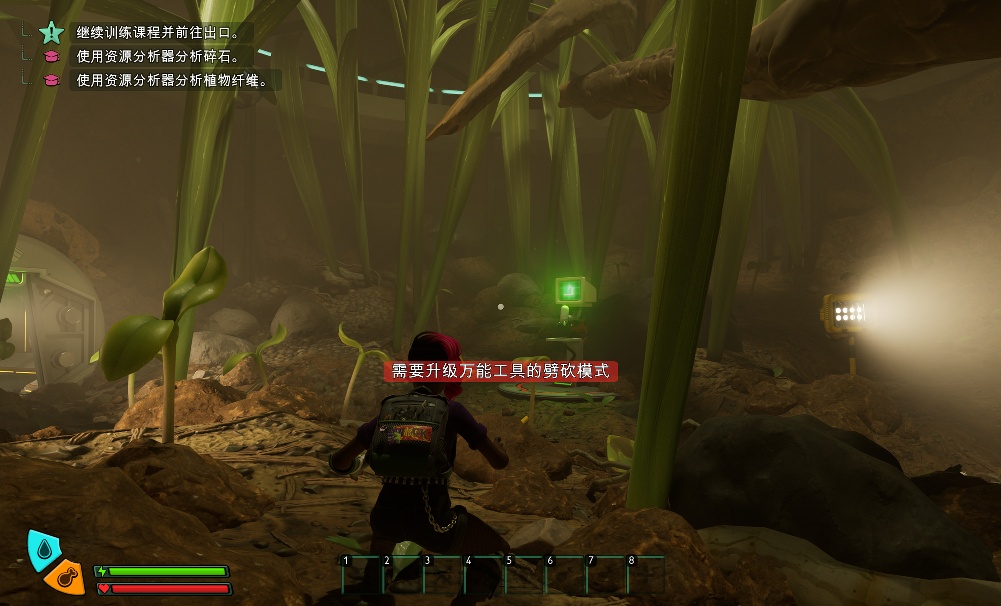
Task: Choose hotbar slot number 4
Action: [483, 574]
